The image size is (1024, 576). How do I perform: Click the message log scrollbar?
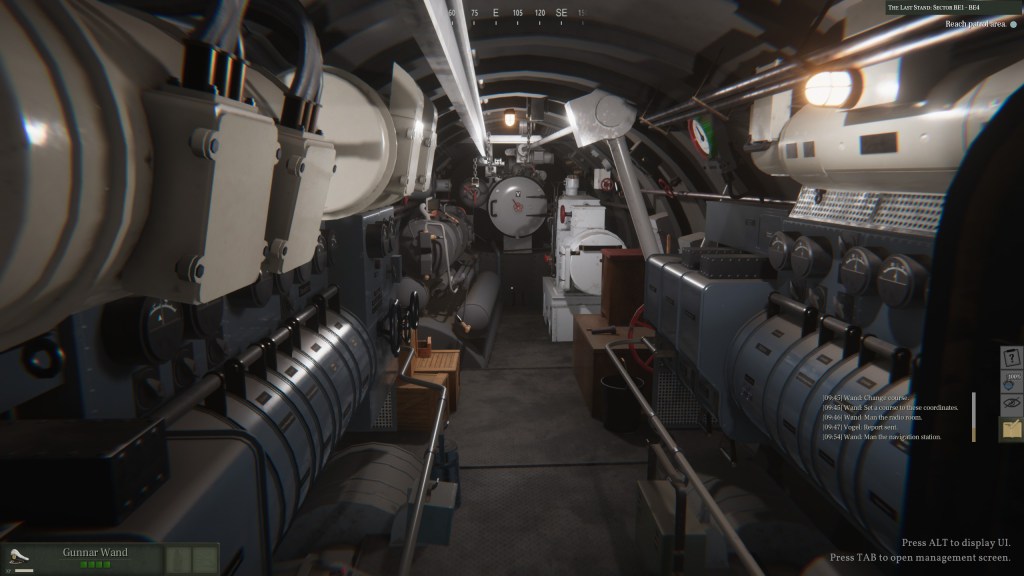973,417
